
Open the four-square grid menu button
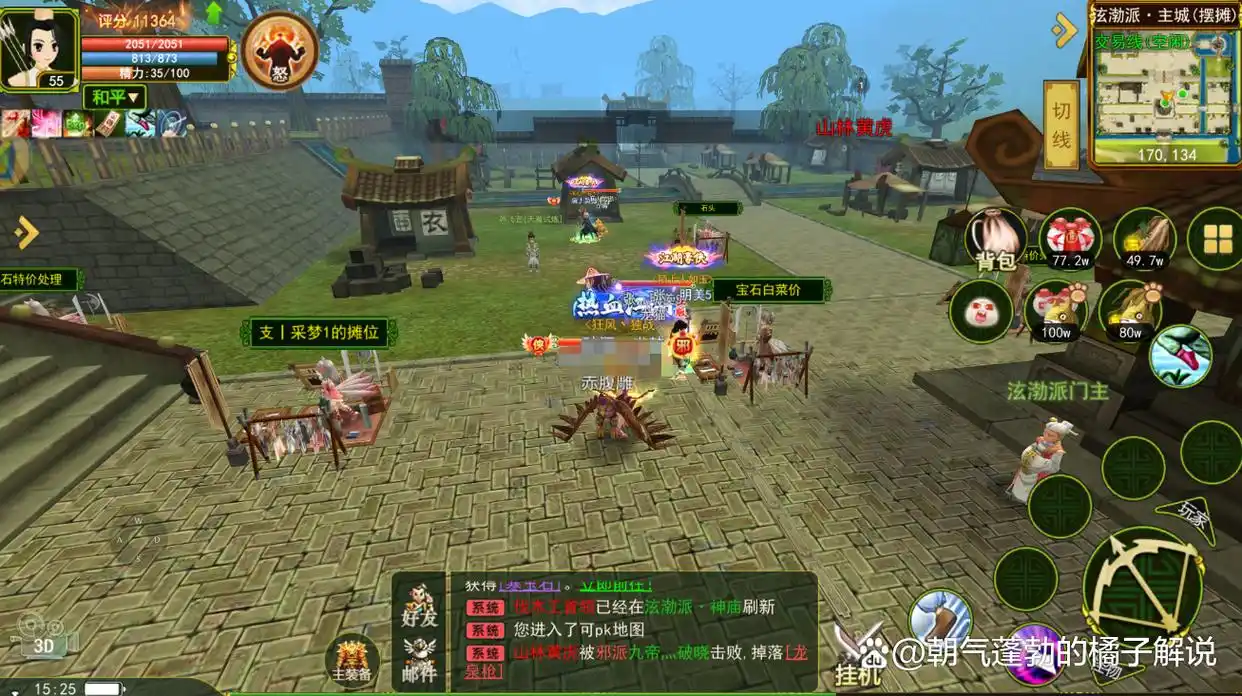pos(1216,239)
